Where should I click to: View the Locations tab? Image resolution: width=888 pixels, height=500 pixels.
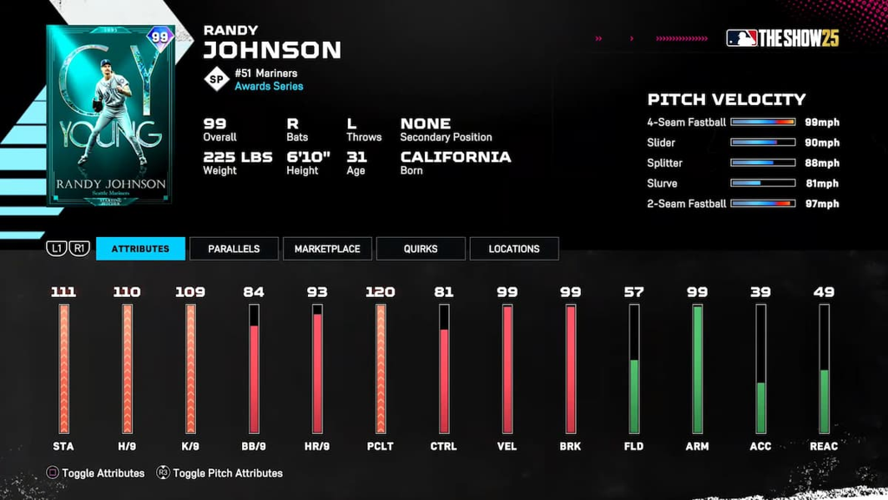[x=514, y=249]
